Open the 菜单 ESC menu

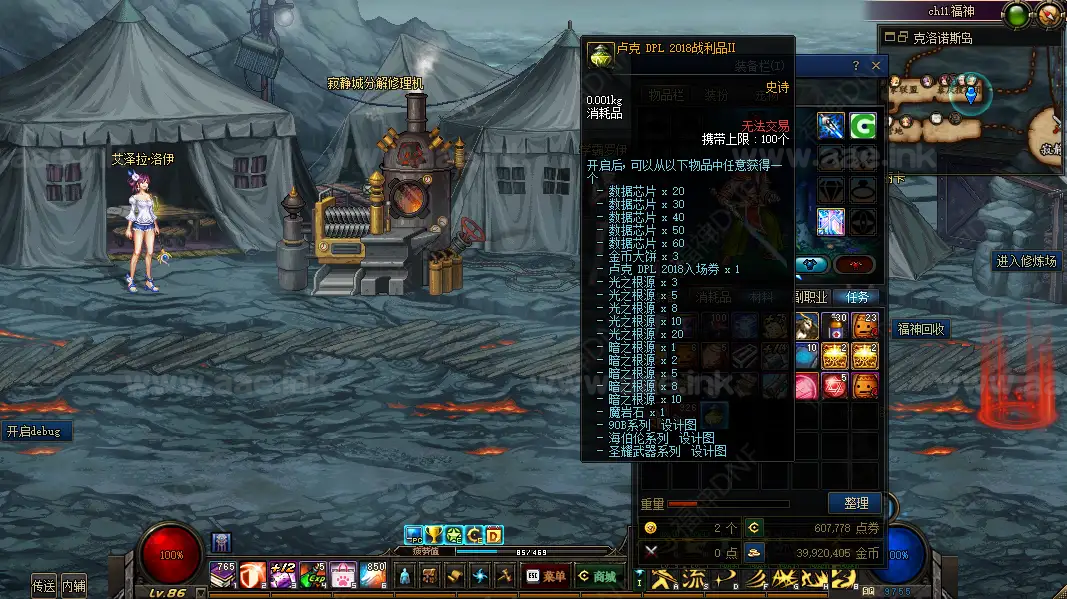pos(546,576)
